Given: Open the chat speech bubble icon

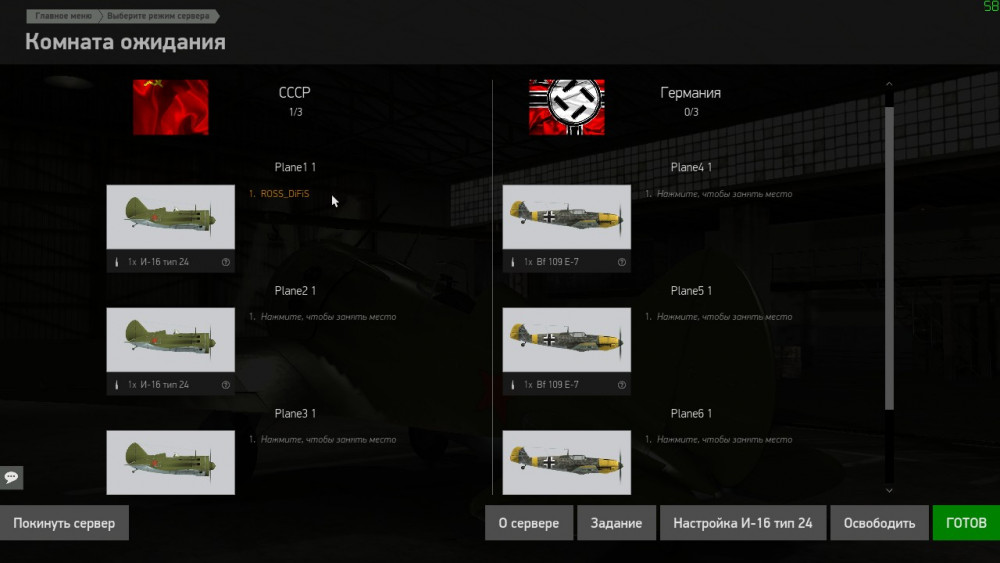Looking at the screenshot, I should (x=11, y=477).
